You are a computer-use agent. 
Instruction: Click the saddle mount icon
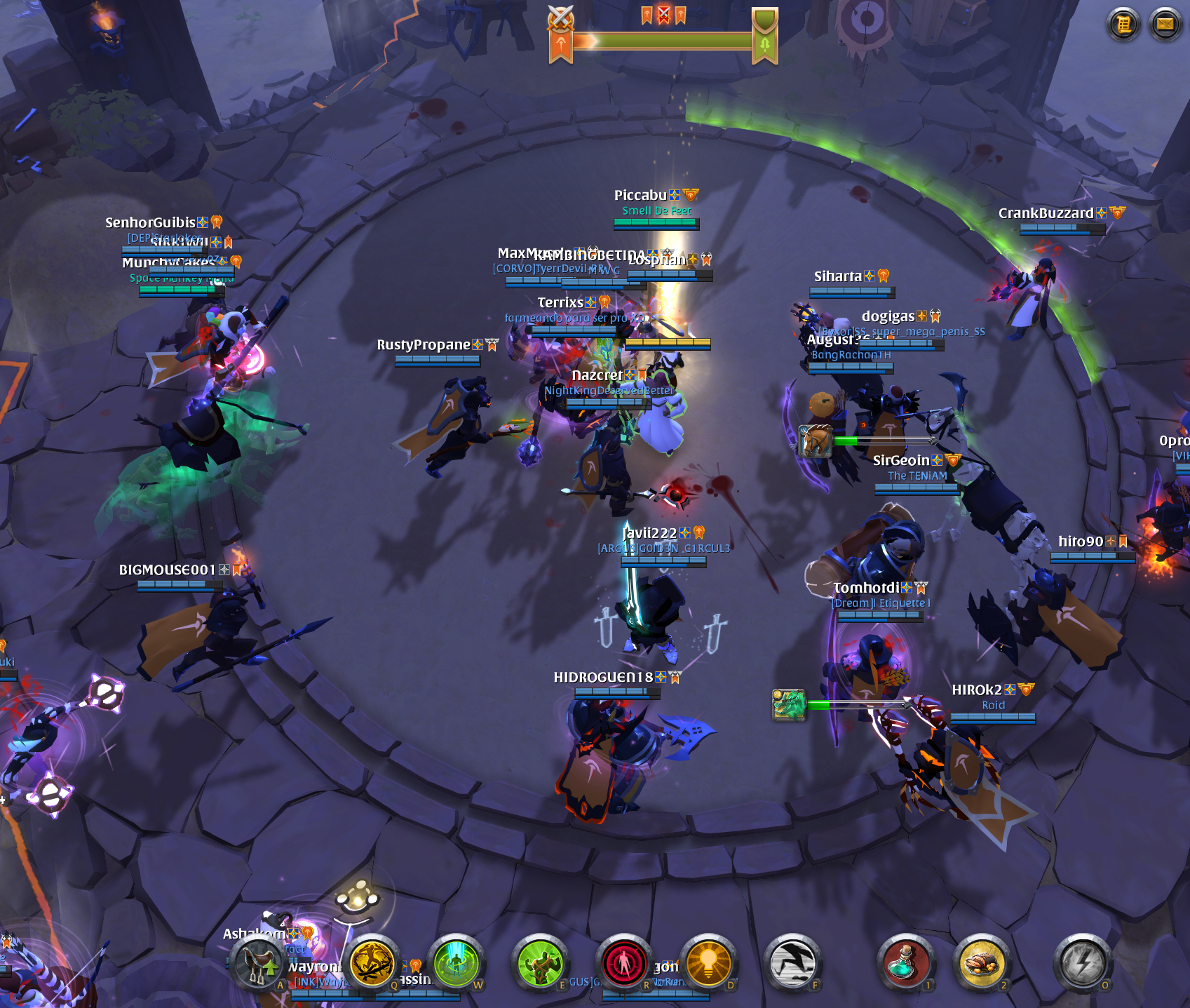point(258,963)
